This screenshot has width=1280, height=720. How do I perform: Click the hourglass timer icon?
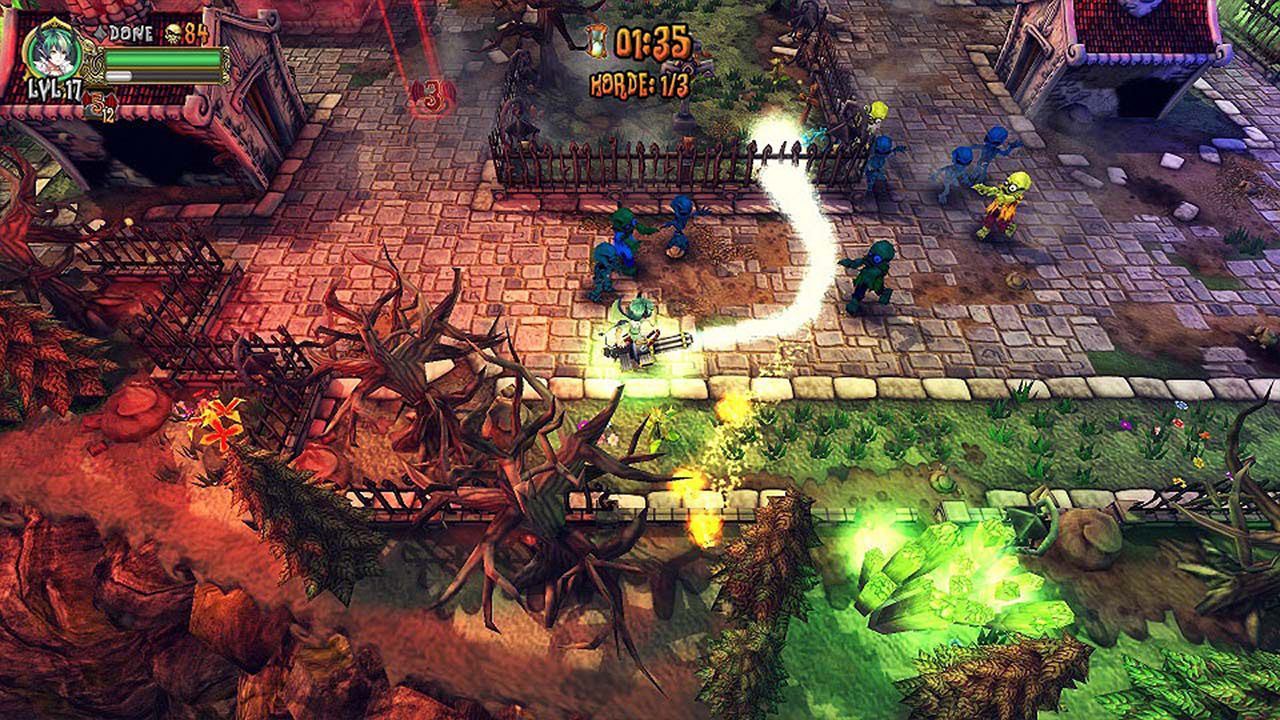pyautogui.click(x=597, y=40)
